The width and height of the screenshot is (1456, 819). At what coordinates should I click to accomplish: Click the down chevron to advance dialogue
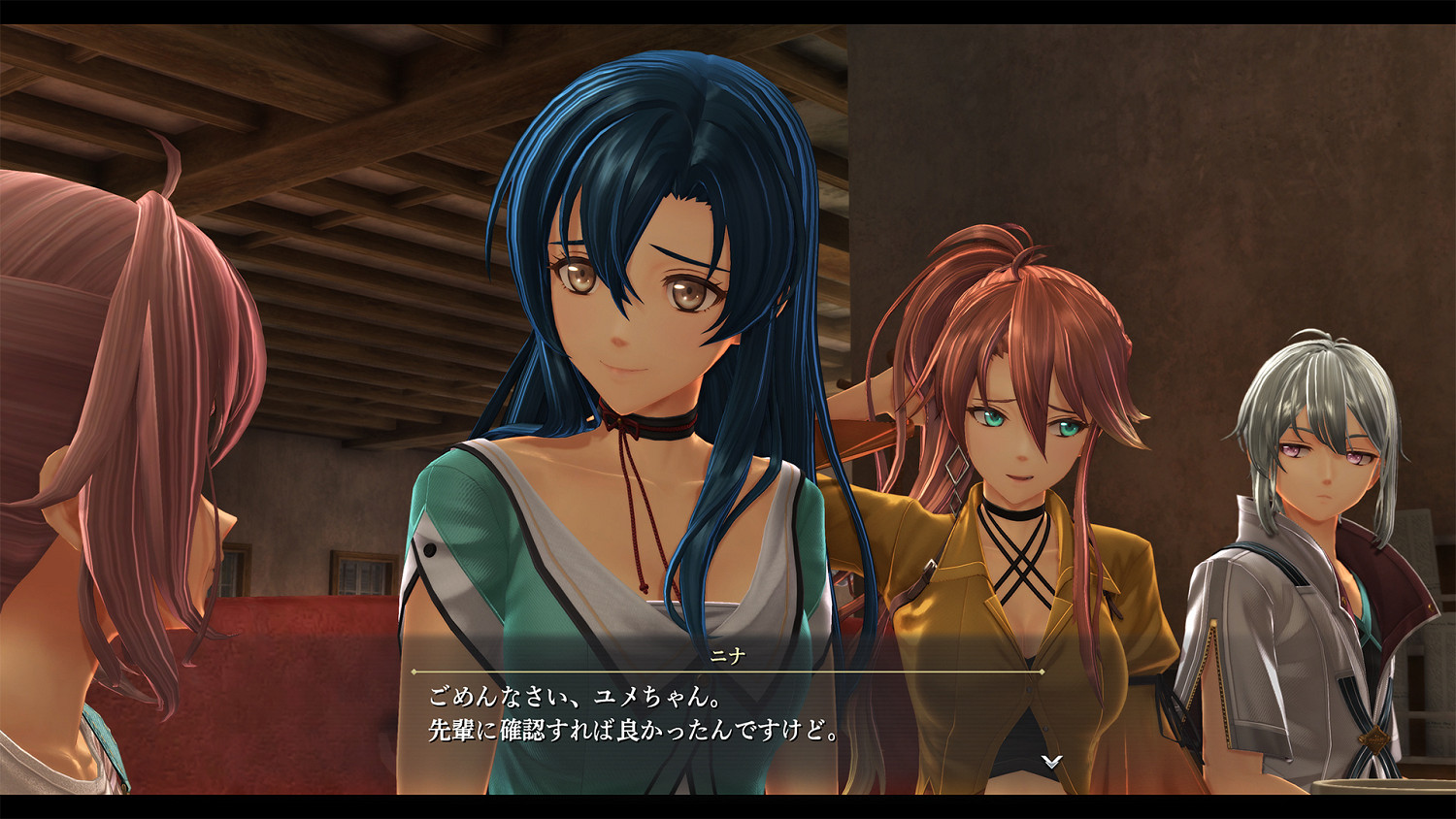coord(1050,763)
